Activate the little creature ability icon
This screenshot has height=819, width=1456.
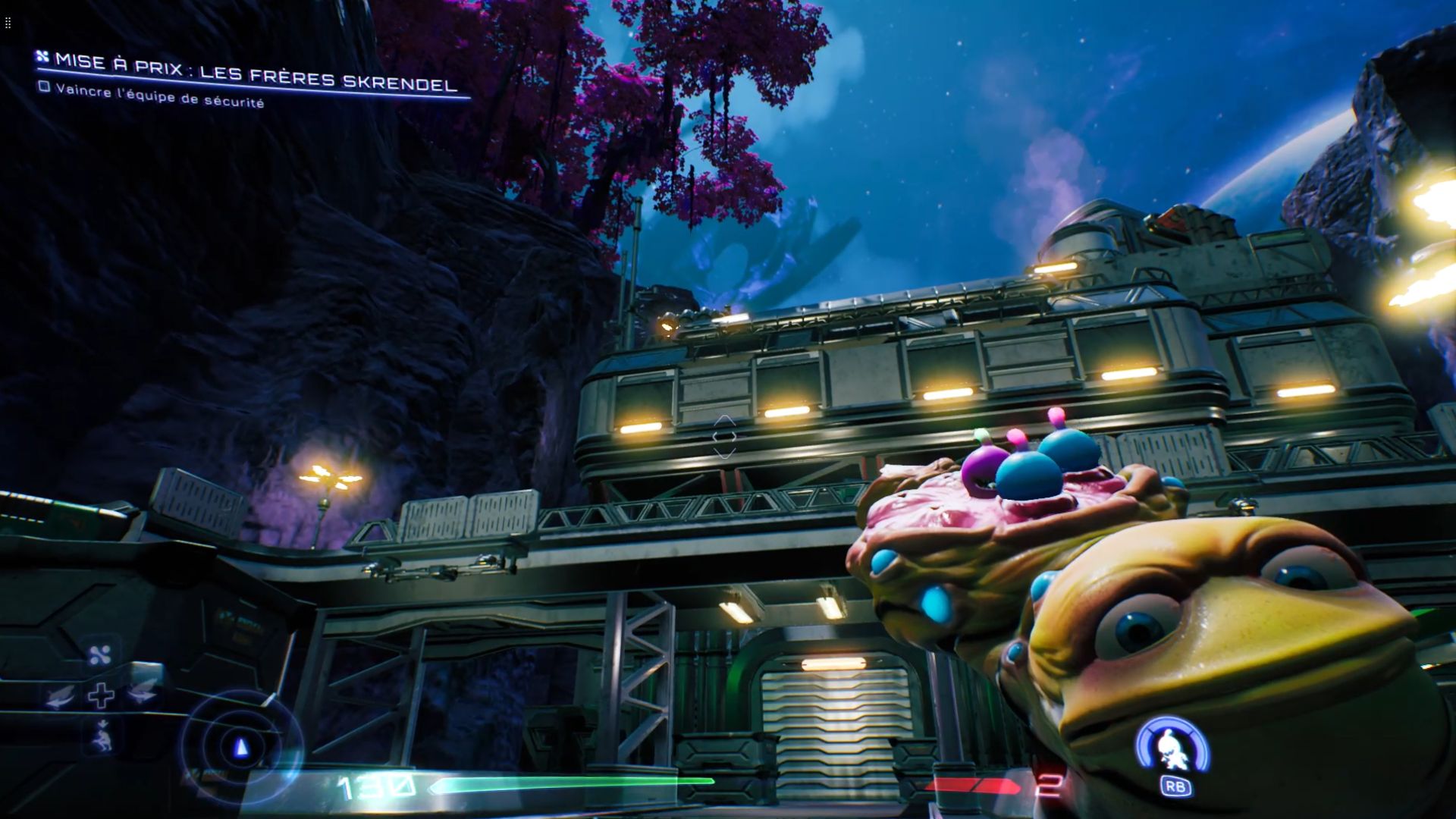pyautogui.click(x=1172, y=748)
